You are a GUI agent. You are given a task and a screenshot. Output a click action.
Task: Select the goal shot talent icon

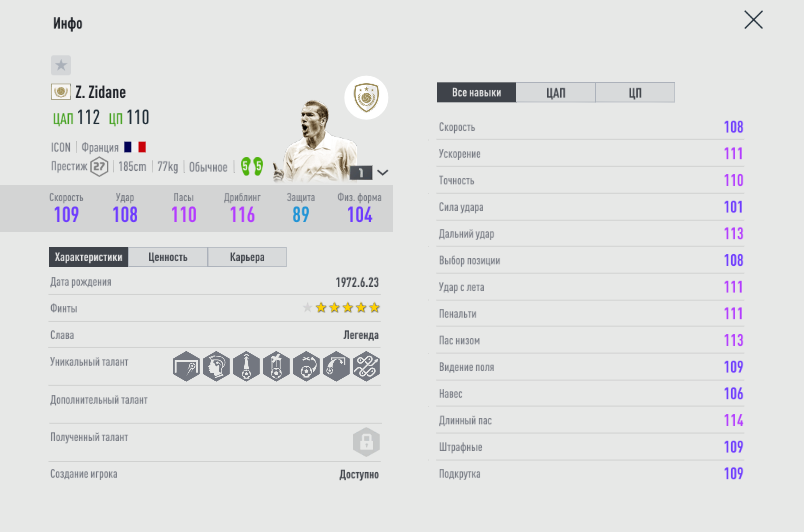coord(186,367)
